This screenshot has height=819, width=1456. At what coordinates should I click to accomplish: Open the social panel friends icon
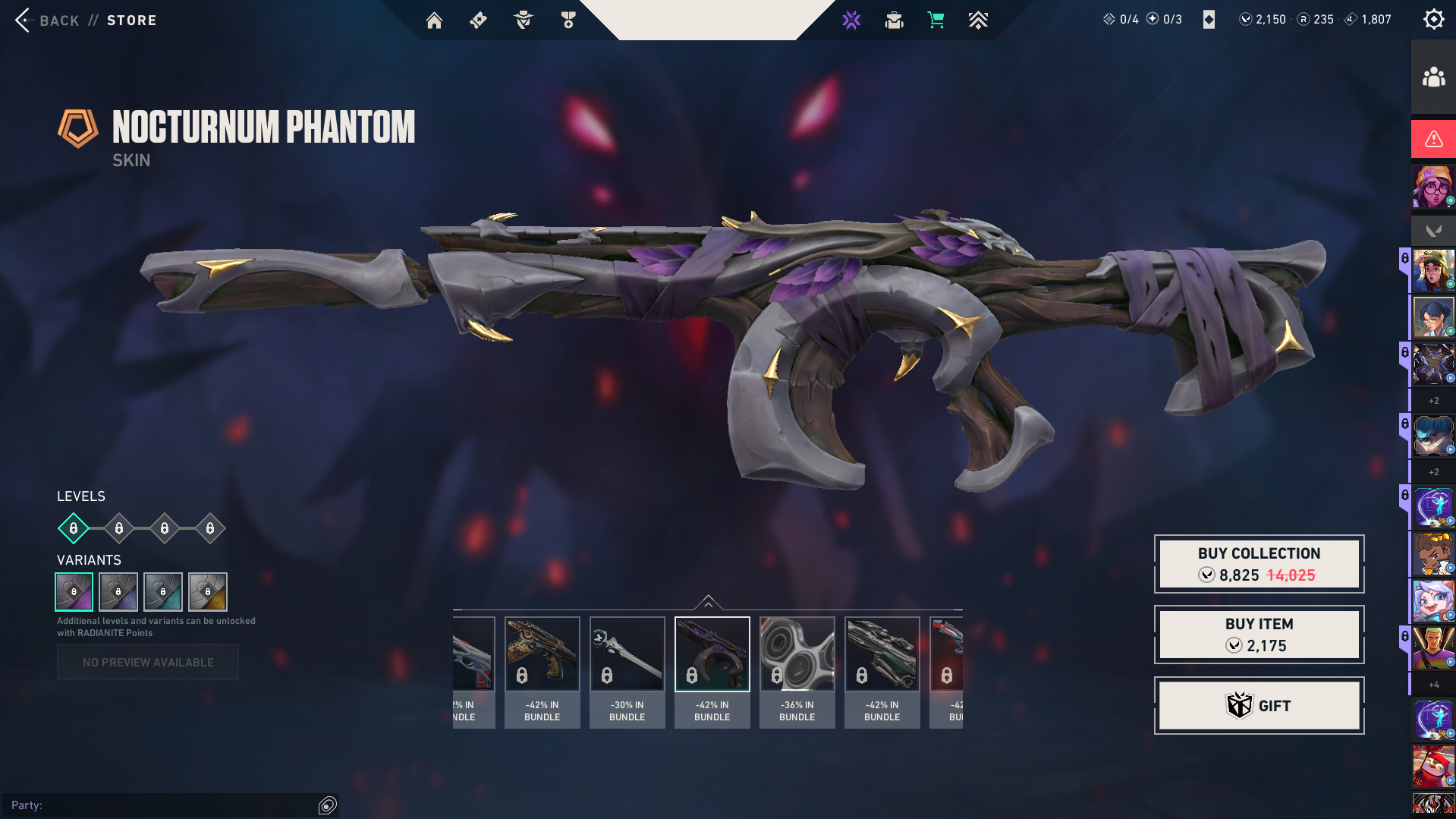coord(1432,75)
